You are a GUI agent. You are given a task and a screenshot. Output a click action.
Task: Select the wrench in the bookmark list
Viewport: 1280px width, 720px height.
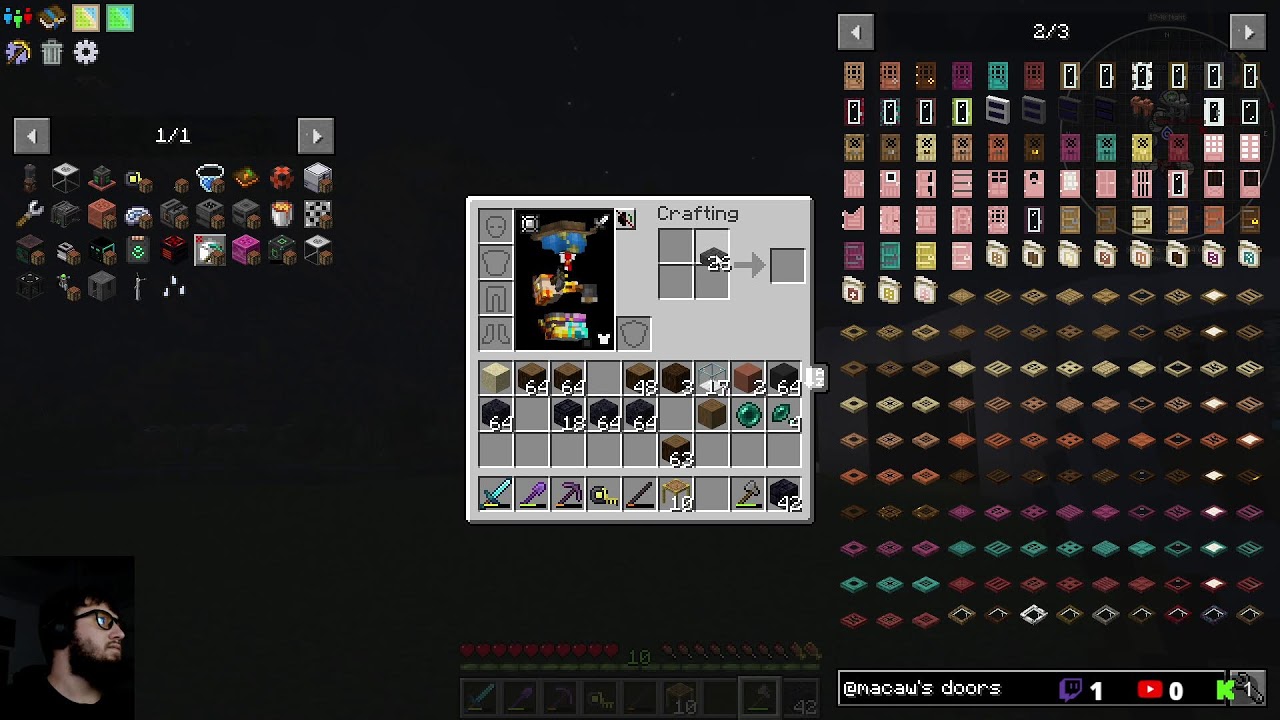coord(30,214)
